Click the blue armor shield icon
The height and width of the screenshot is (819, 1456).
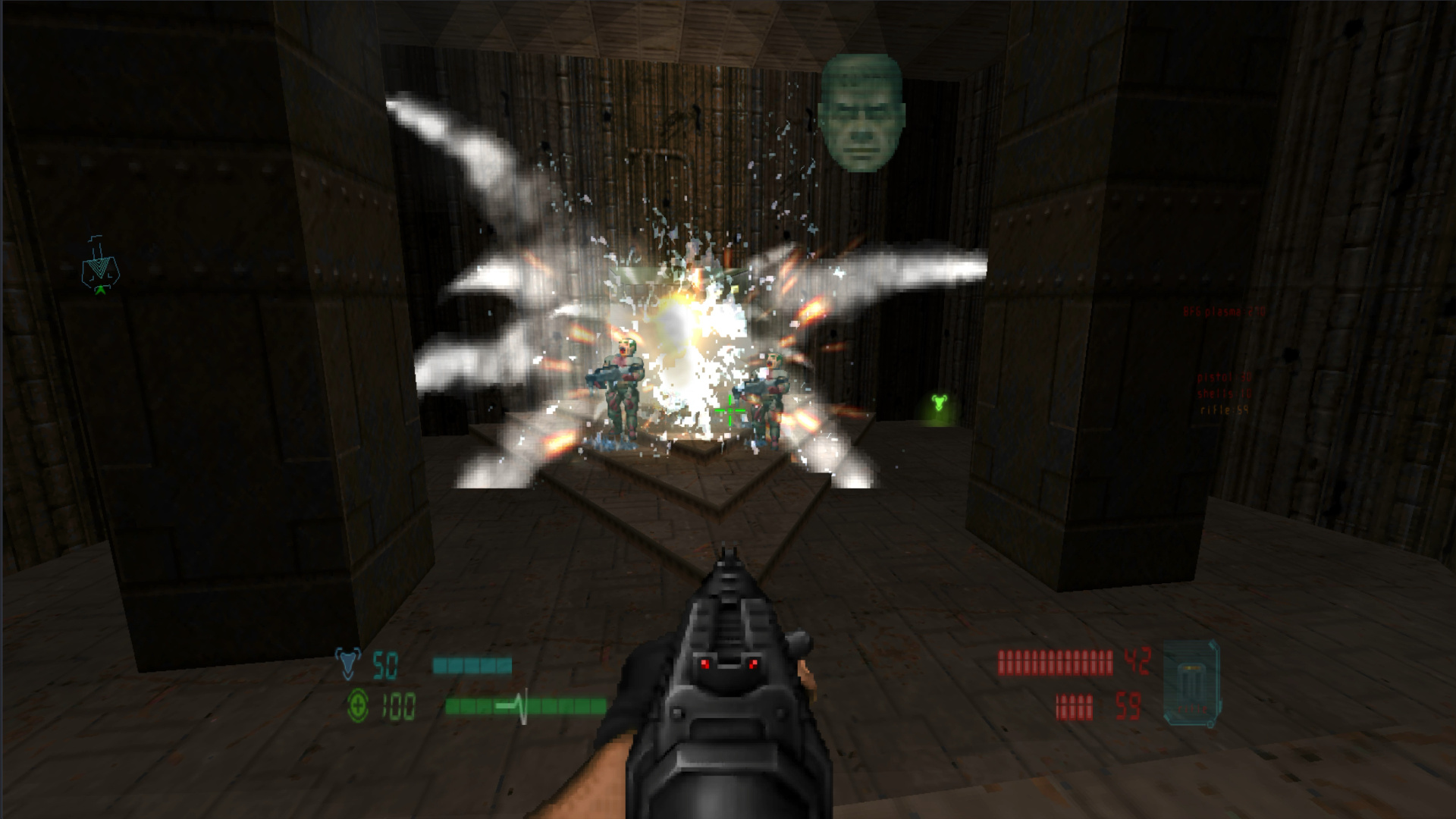350,663
